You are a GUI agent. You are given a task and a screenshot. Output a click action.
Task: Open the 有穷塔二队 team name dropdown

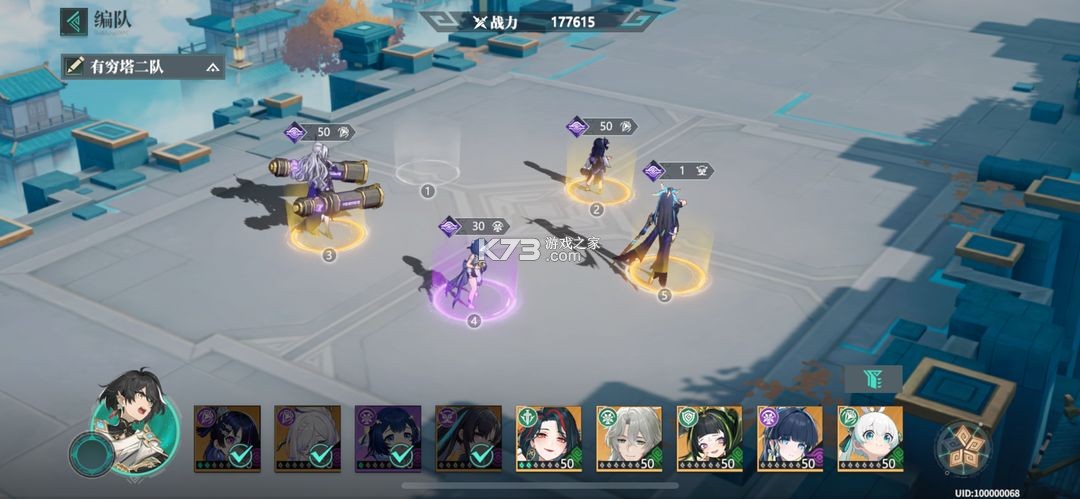tap(142, 67)
